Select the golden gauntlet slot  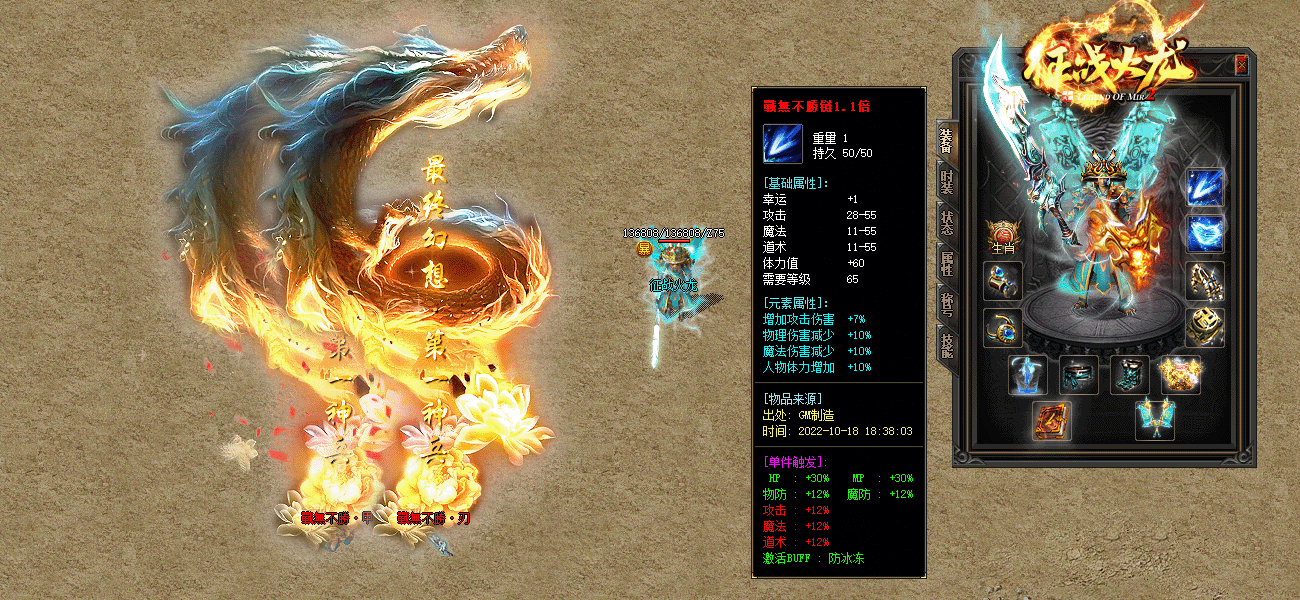click(x=1204, y=281)
